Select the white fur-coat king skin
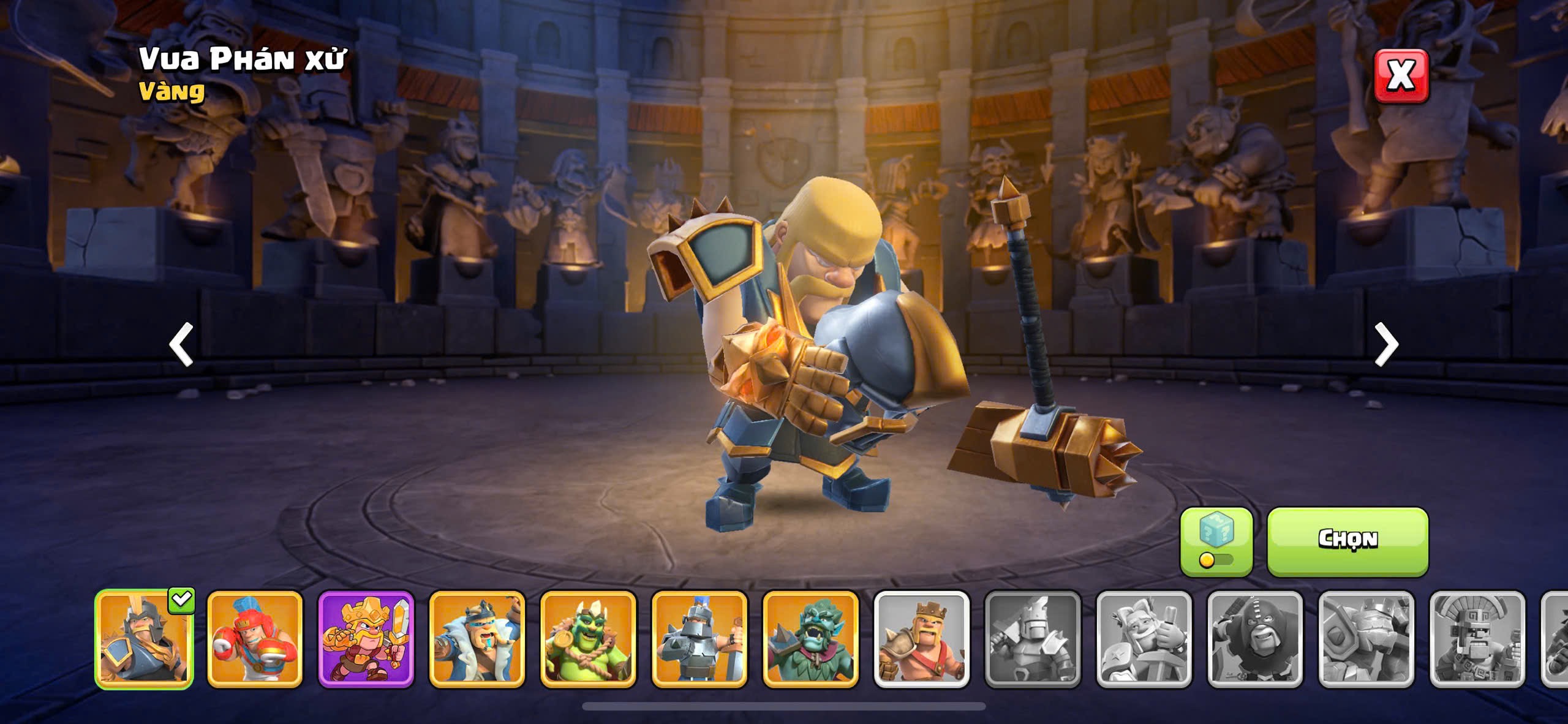The width and height of the screenshot is (1568, 724). coord(477,639)
